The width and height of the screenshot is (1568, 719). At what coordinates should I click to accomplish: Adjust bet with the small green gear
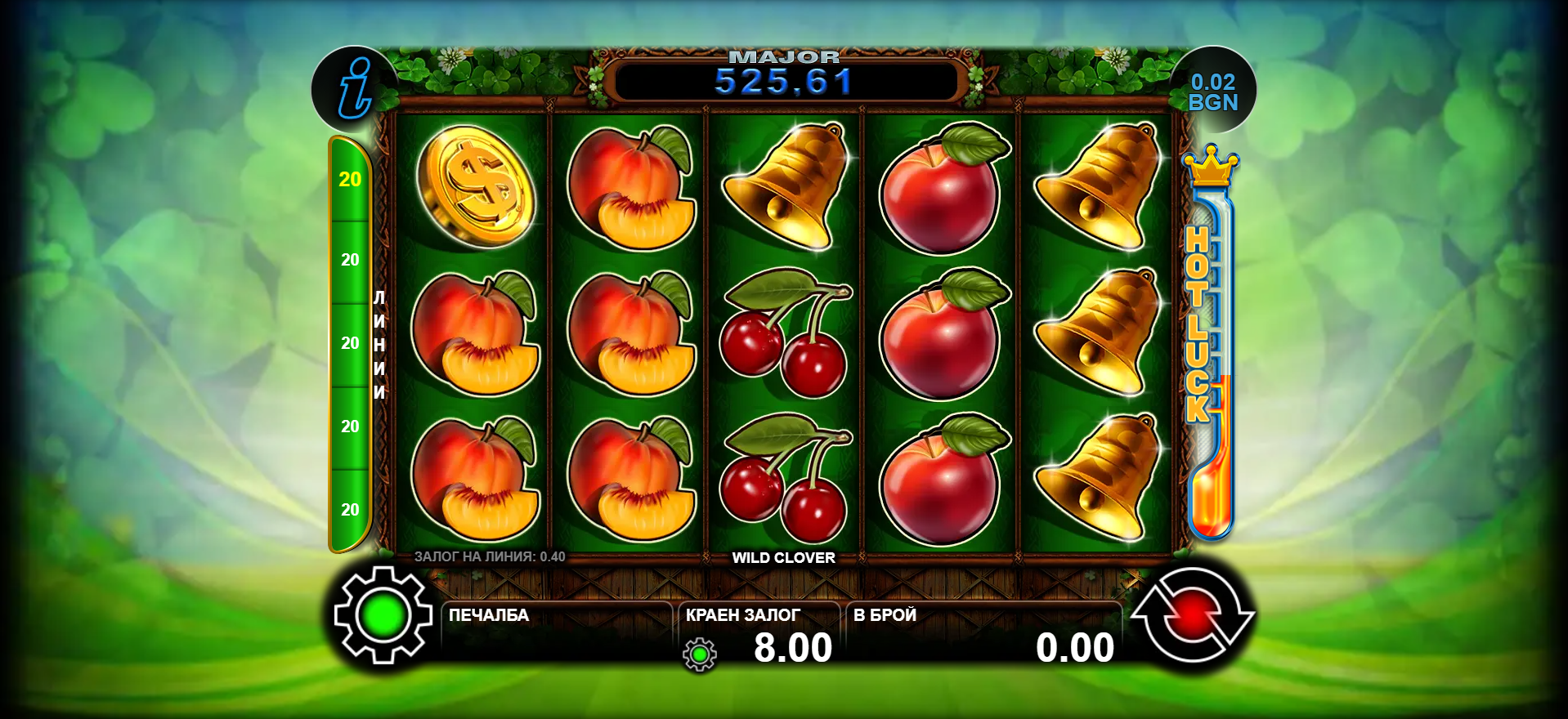click(x=700, y=654)
